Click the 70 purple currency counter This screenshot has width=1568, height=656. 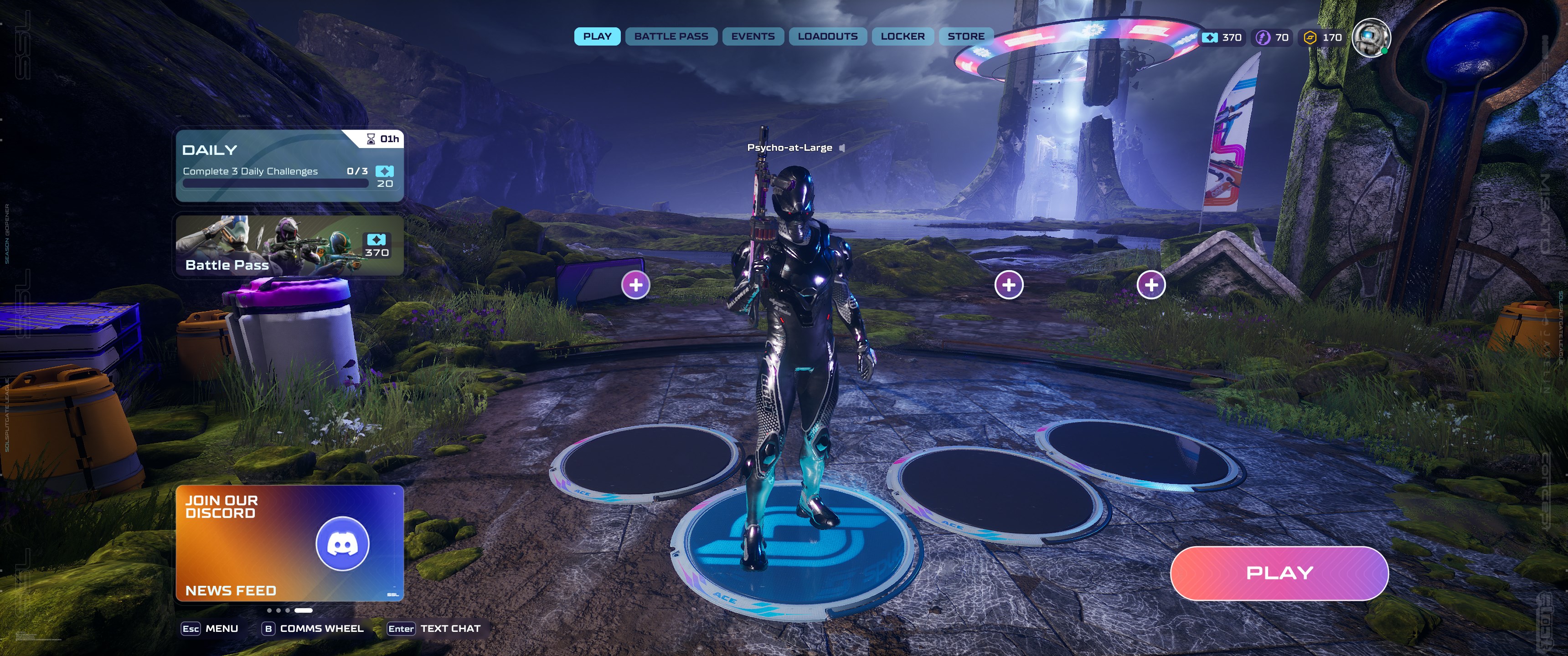coord(1273,38)
